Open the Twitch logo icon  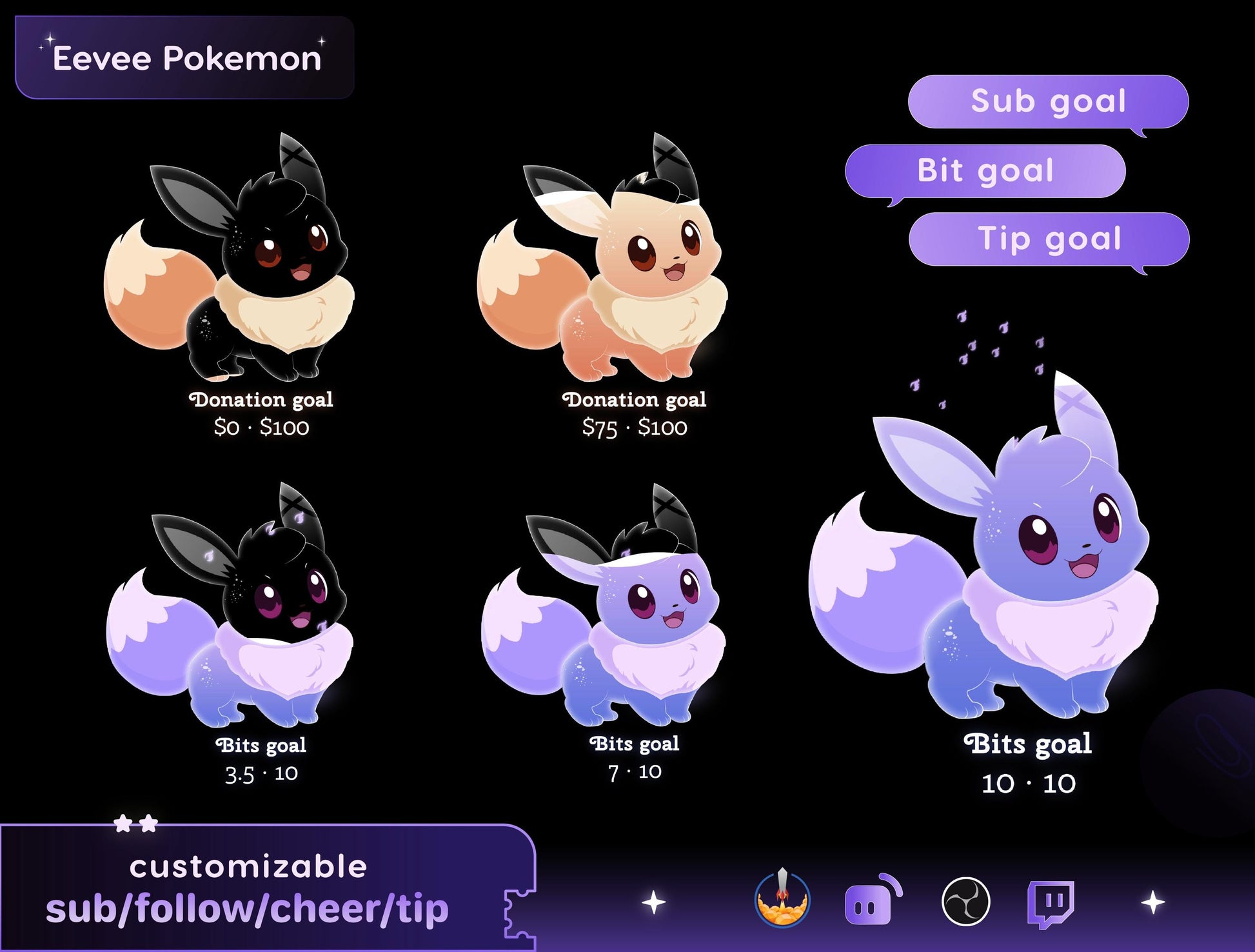(x=1051, y=902)
